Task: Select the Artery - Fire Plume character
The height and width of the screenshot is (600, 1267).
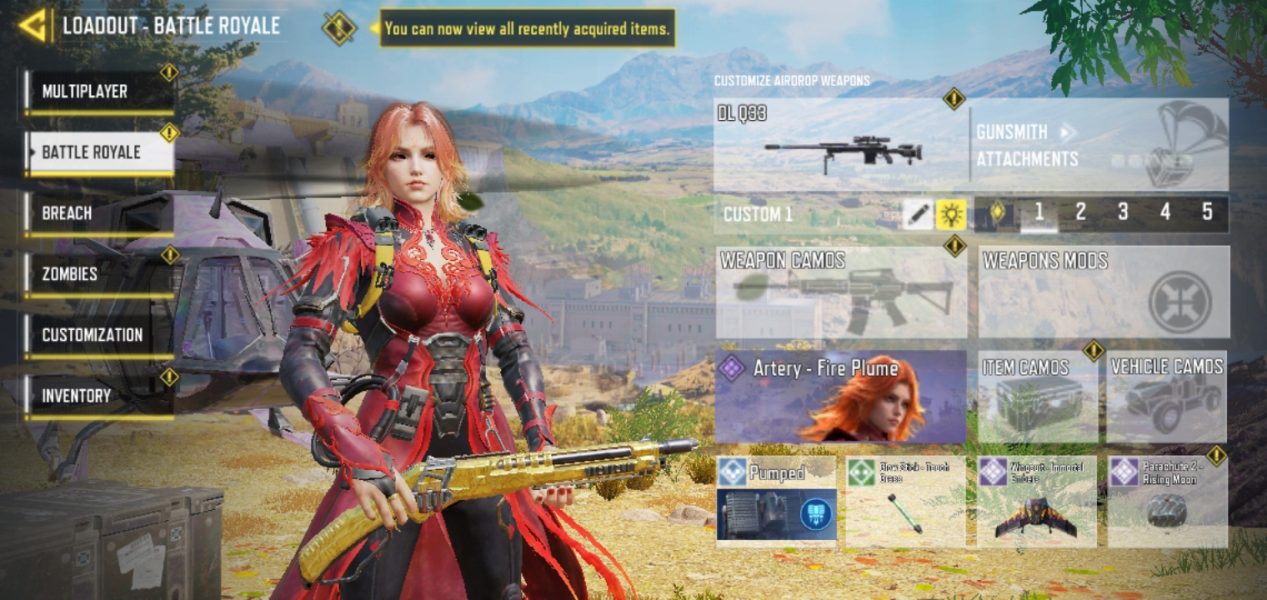Action: coord(841,397)
